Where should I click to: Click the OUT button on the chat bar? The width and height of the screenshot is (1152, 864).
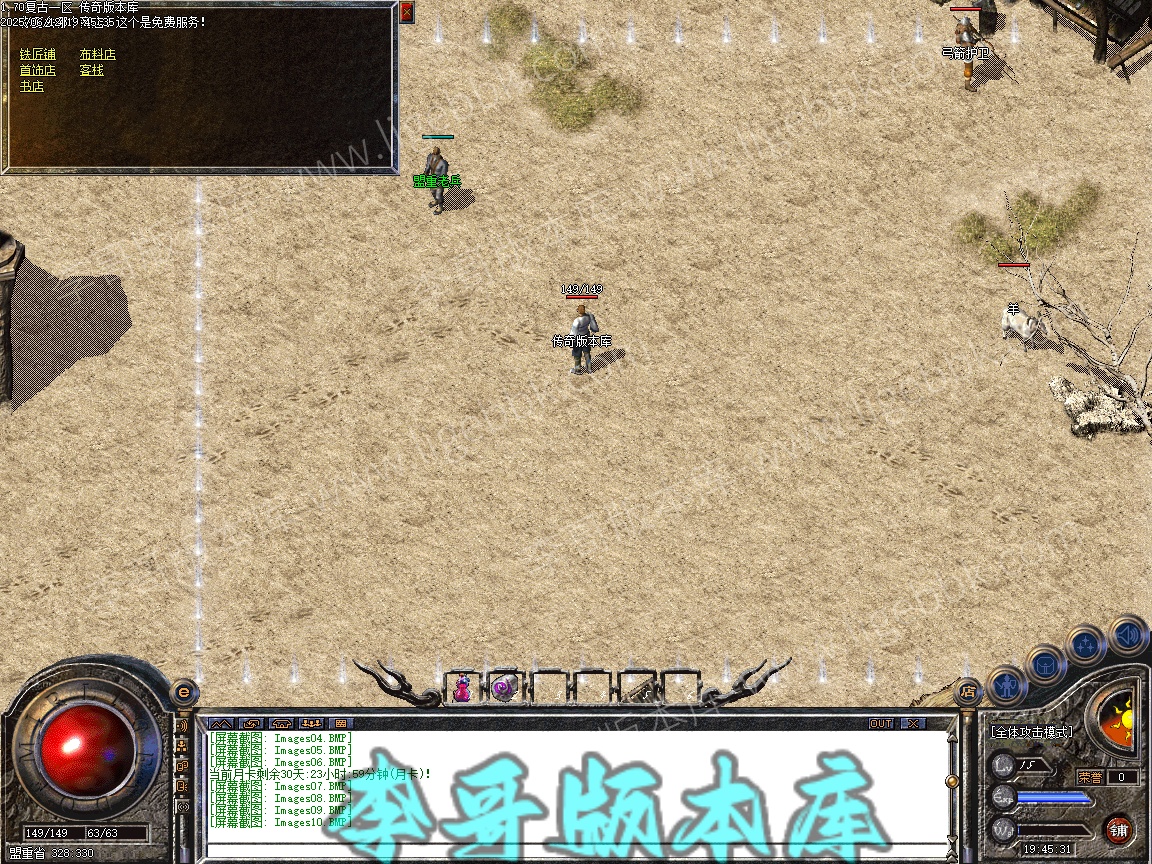881,723
